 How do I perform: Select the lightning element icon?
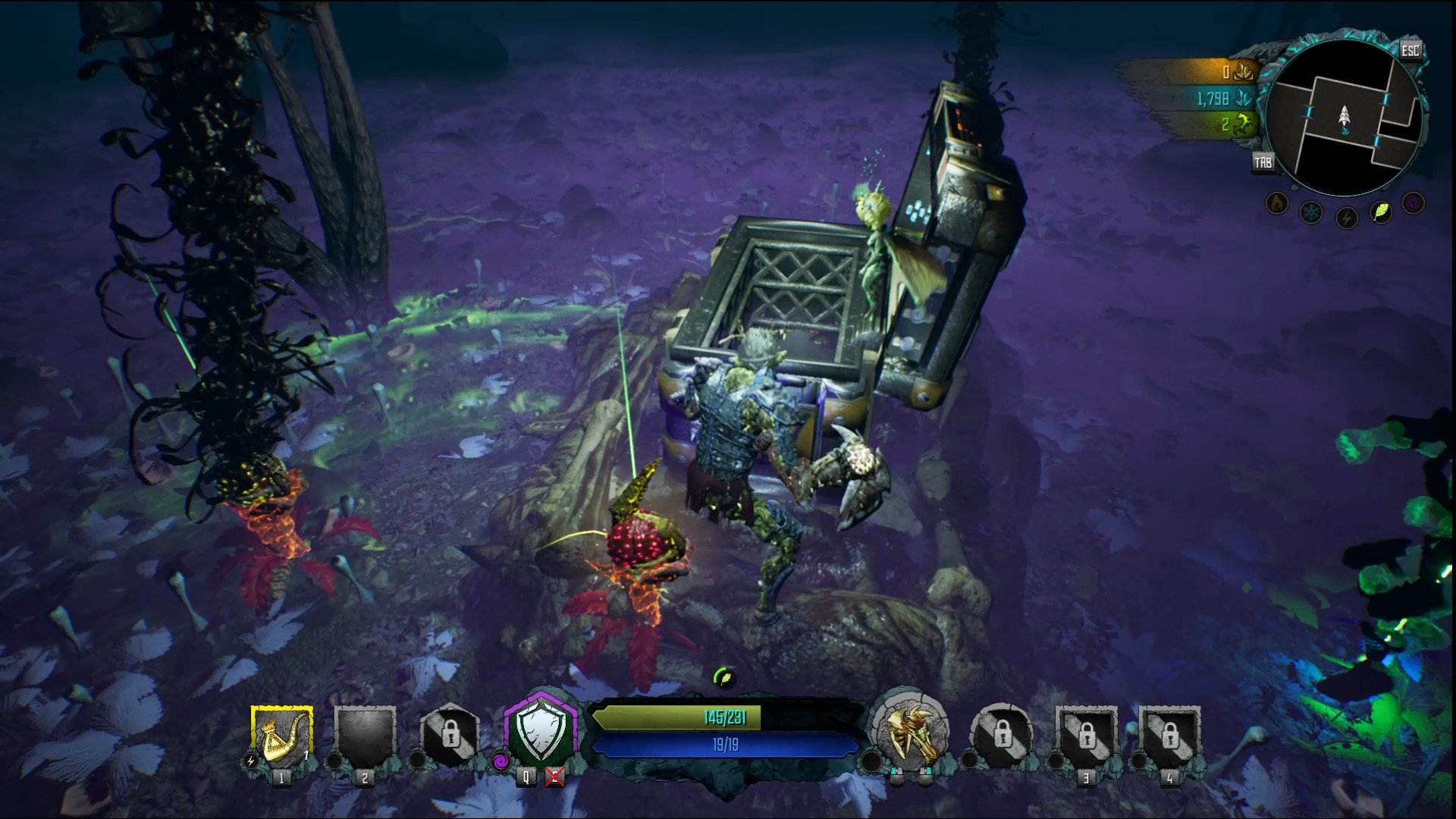(1346, 216)
